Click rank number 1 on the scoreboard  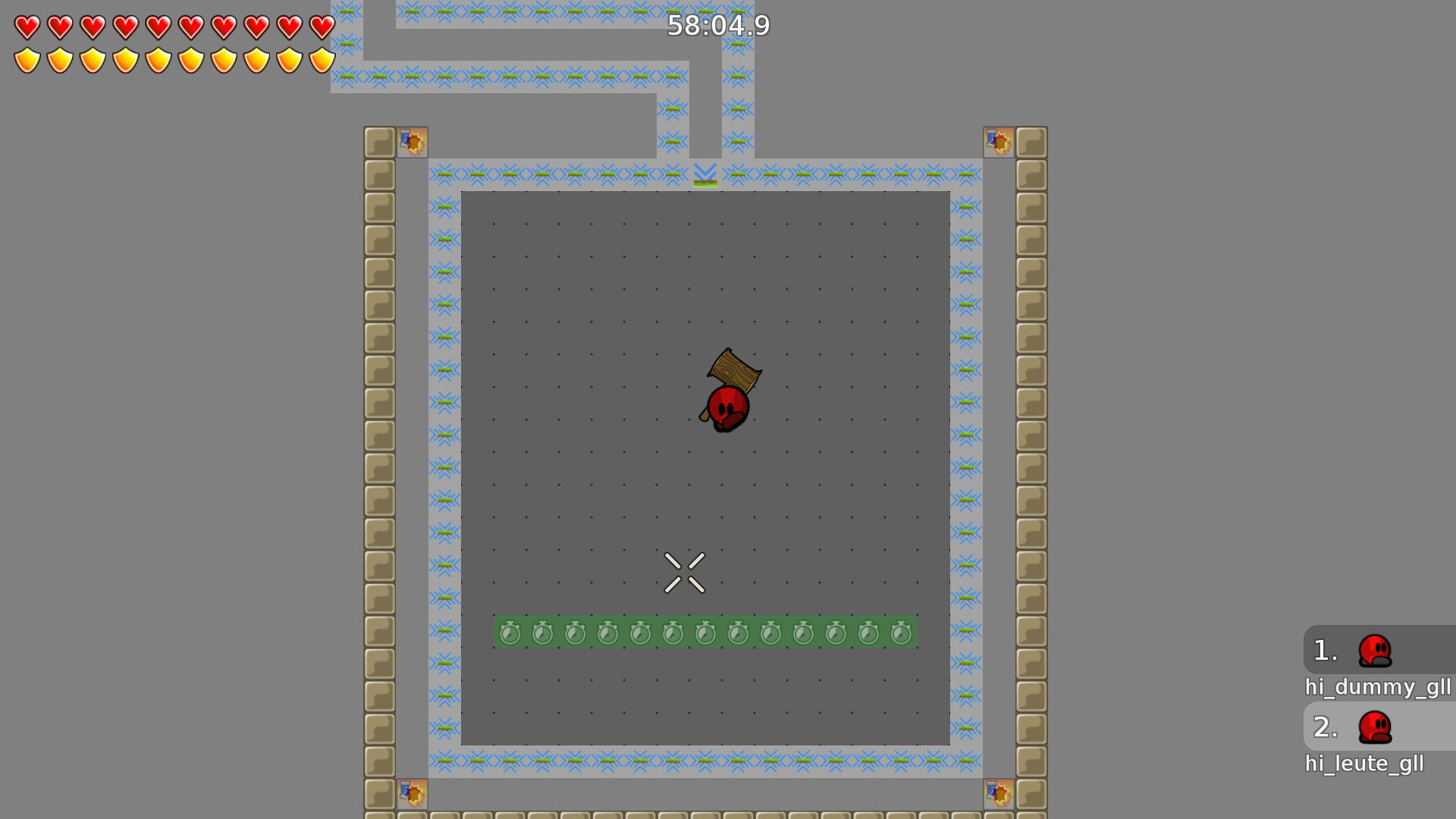coord(1325,649)
